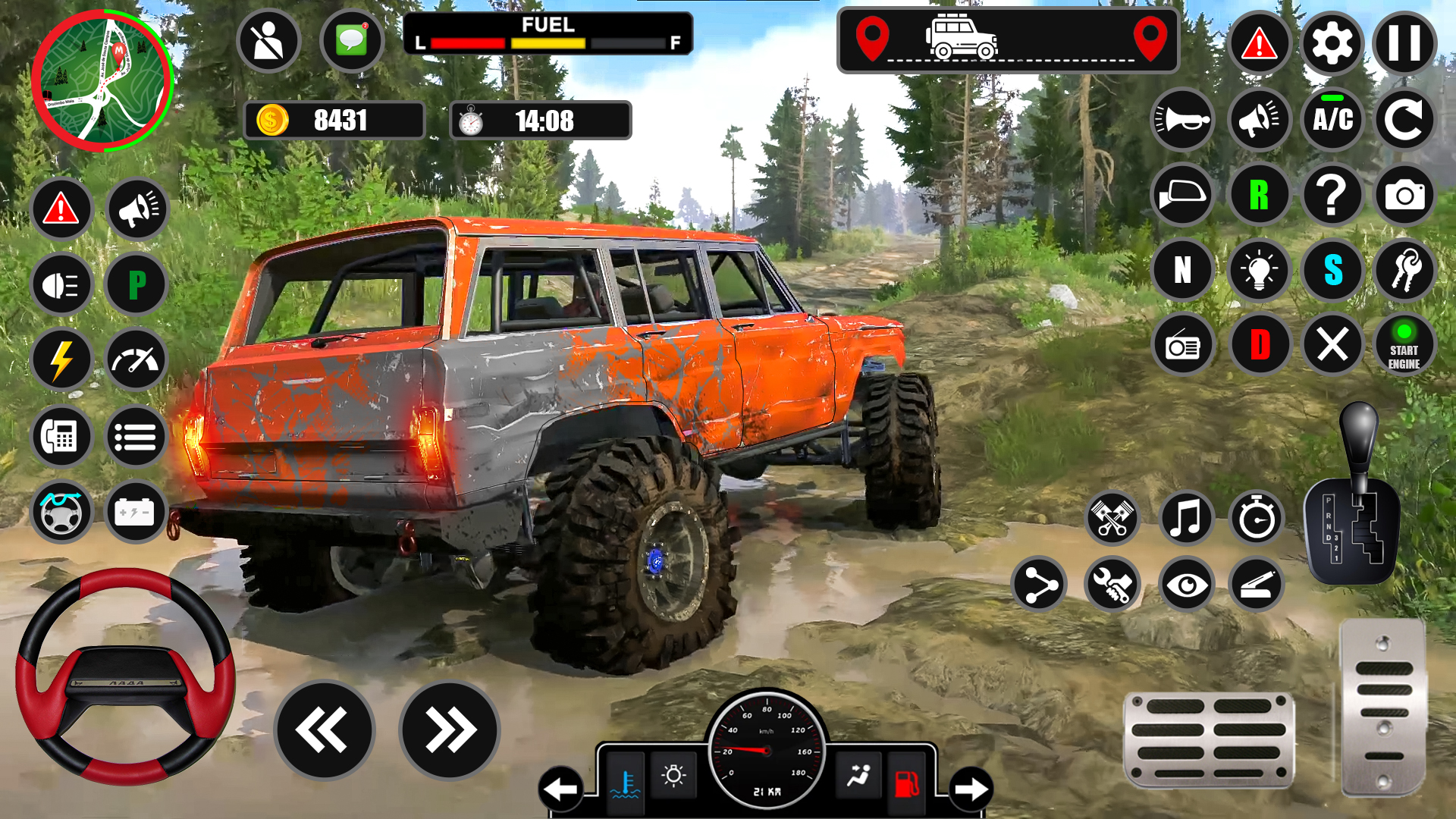Screen dimensions: 1456x819
Task: Open the circular minimap
Action: coord(102,80)
